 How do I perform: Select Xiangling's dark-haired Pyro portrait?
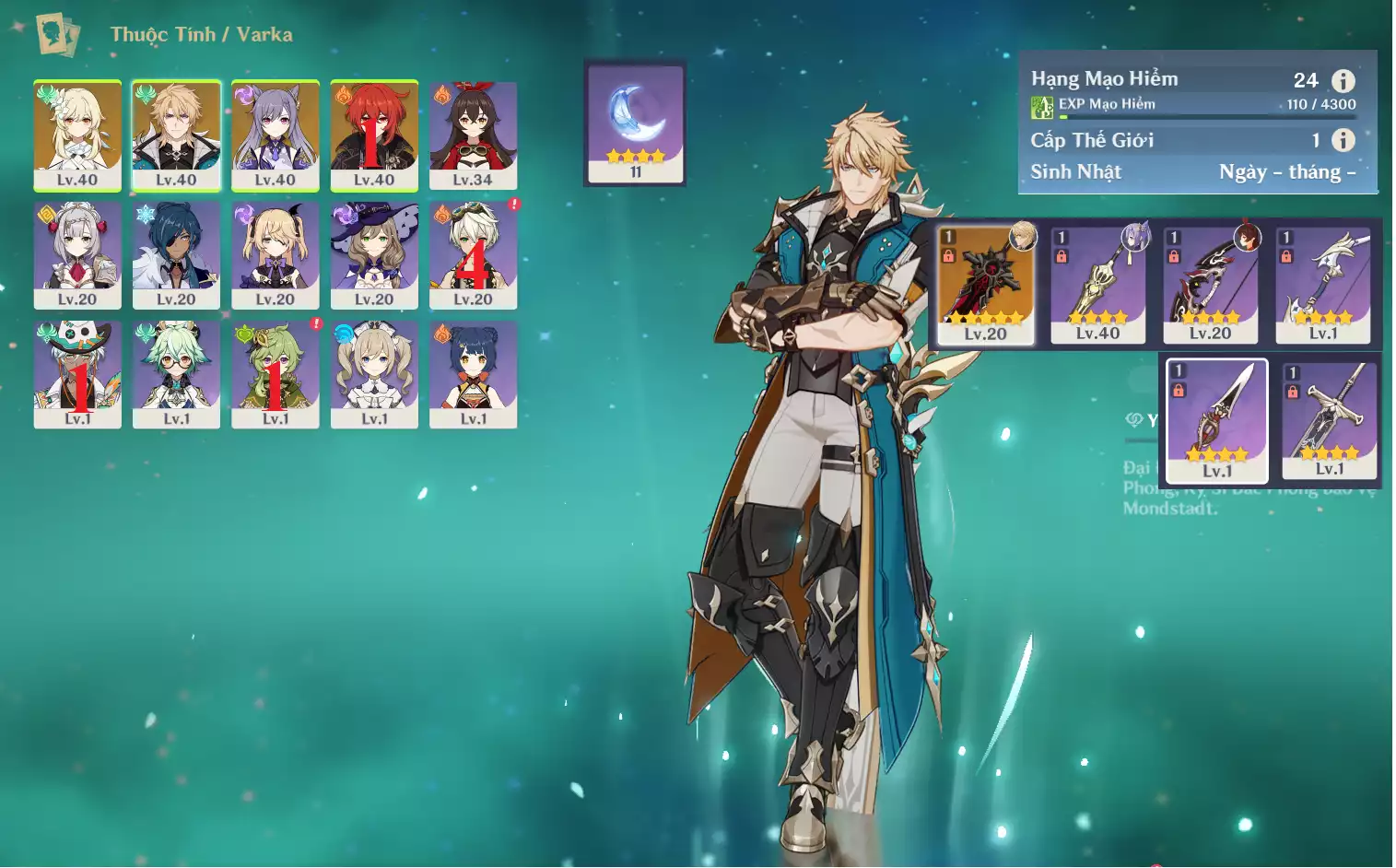click(473, 373)
